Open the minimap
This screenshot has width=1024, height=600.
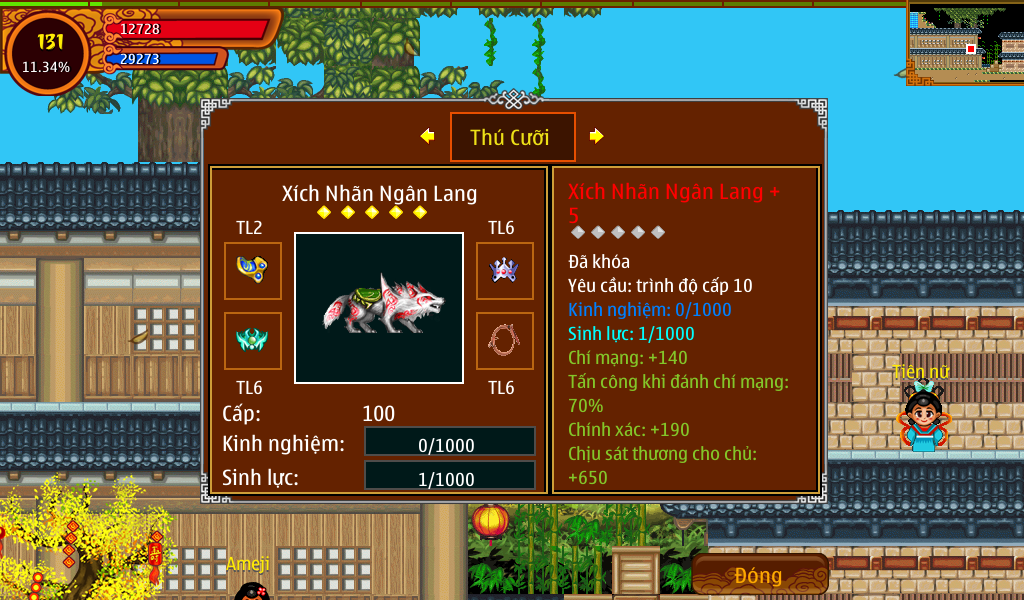pos(965,43)
